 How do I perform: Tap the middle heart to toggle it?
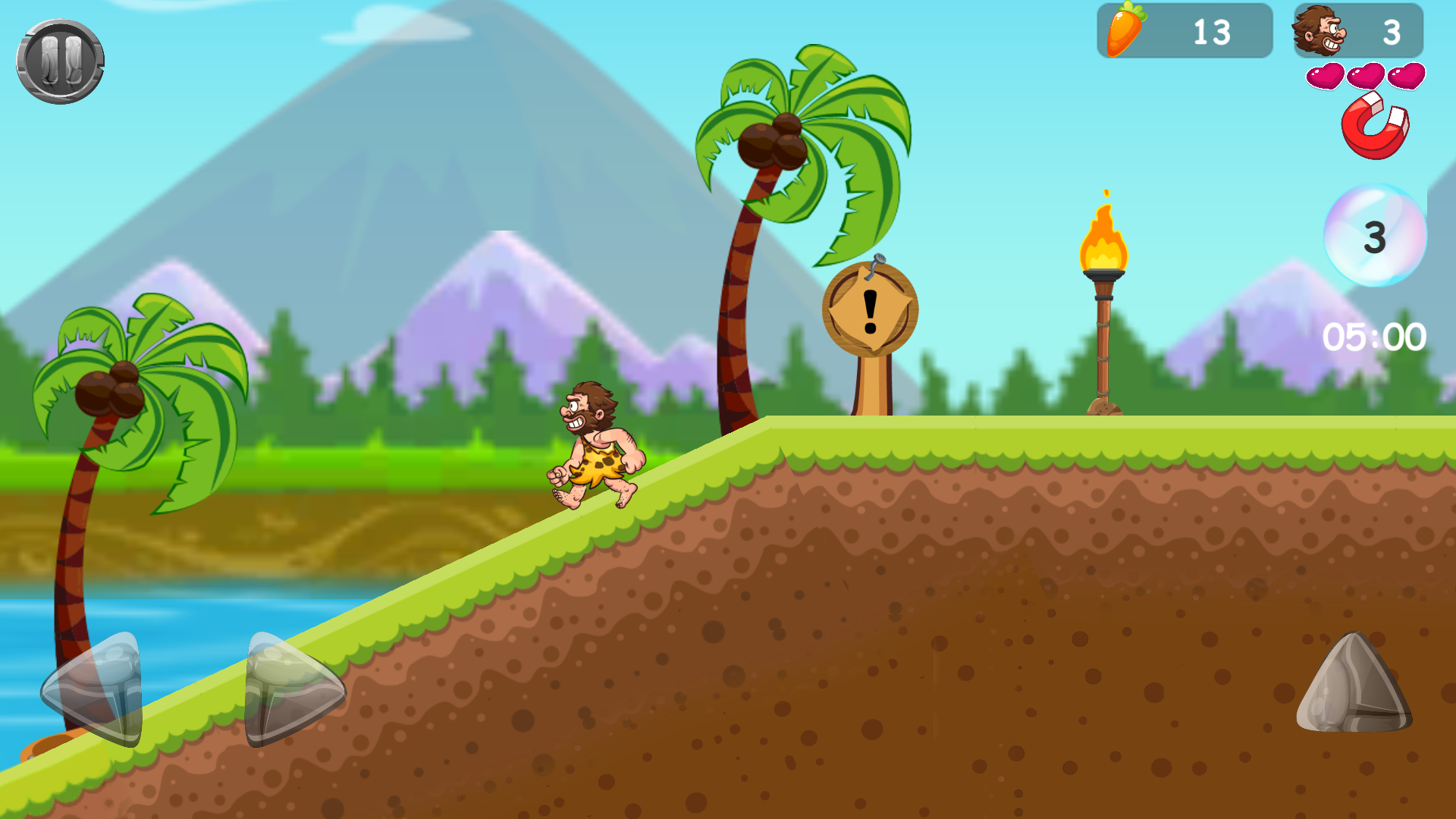(1367, 76)
